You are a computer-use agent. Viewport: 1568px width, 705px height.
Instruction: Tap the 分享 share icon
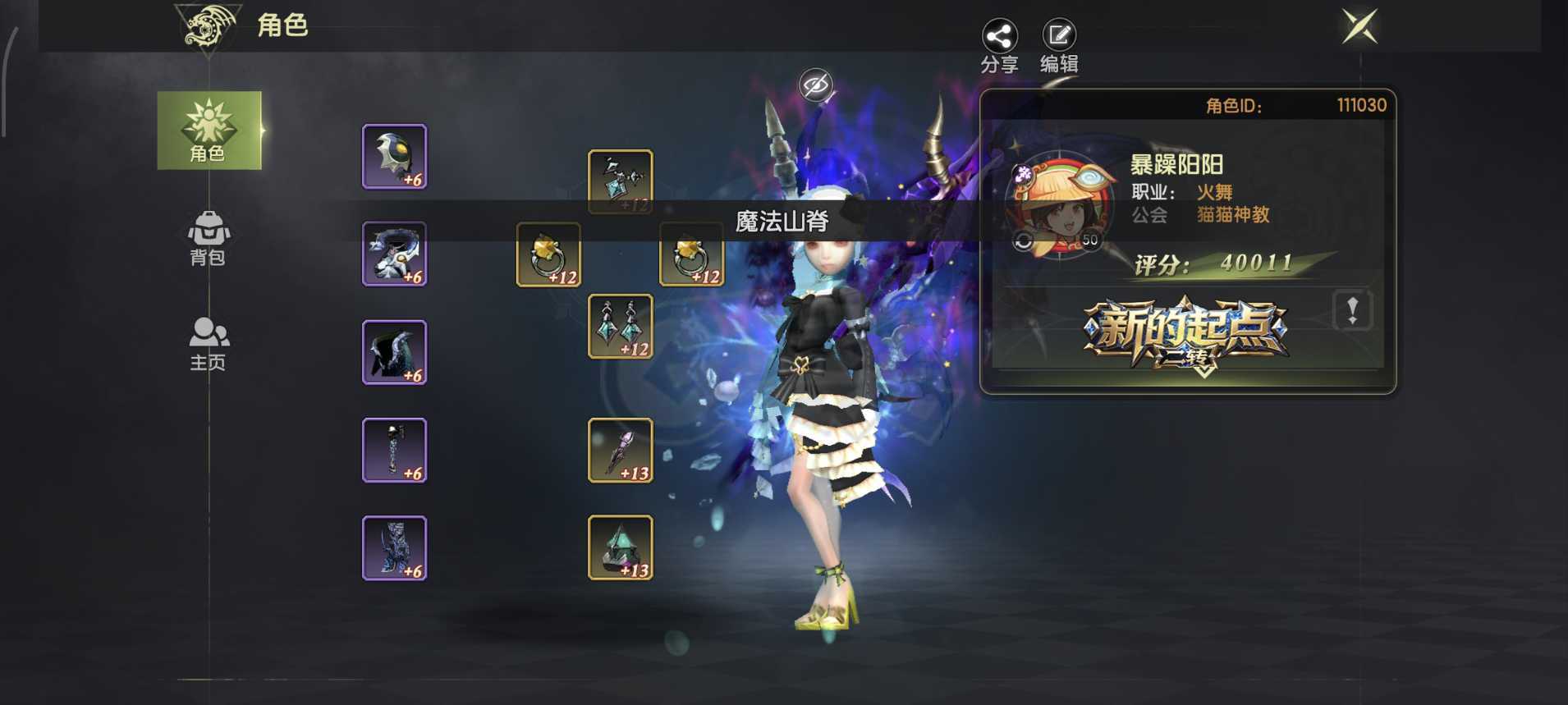pos(1000,37)
